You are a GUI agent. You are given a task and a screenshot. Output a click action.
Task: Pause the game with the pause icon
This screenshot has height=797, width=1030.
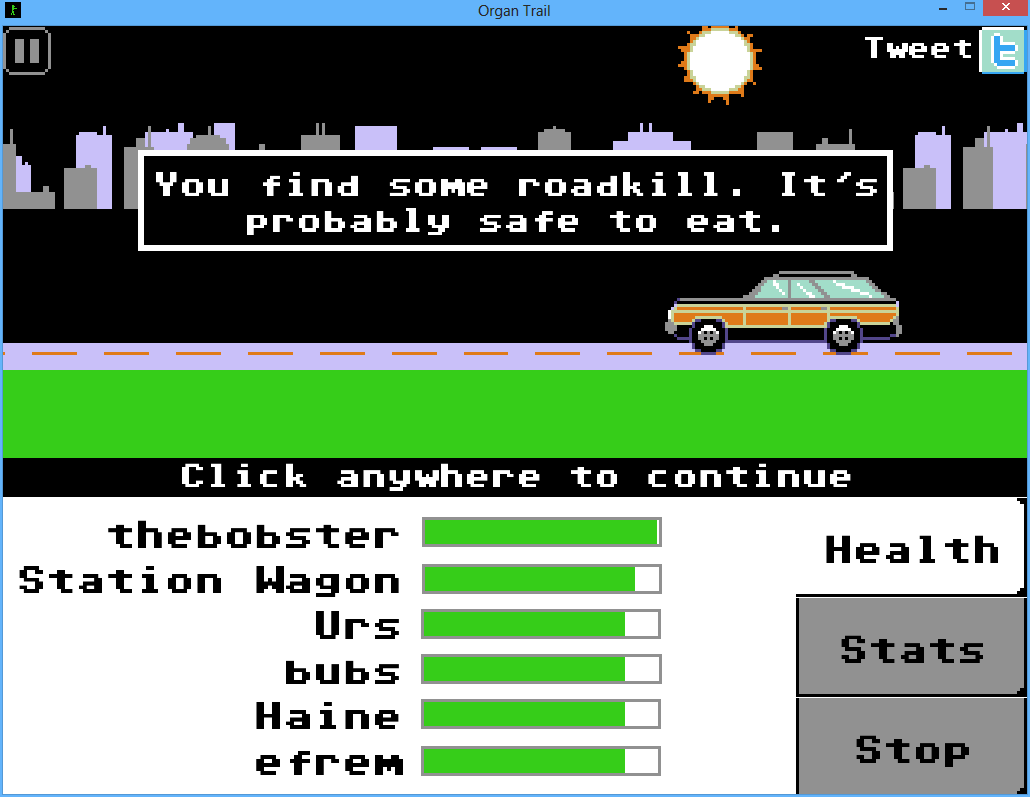point(27,50)
